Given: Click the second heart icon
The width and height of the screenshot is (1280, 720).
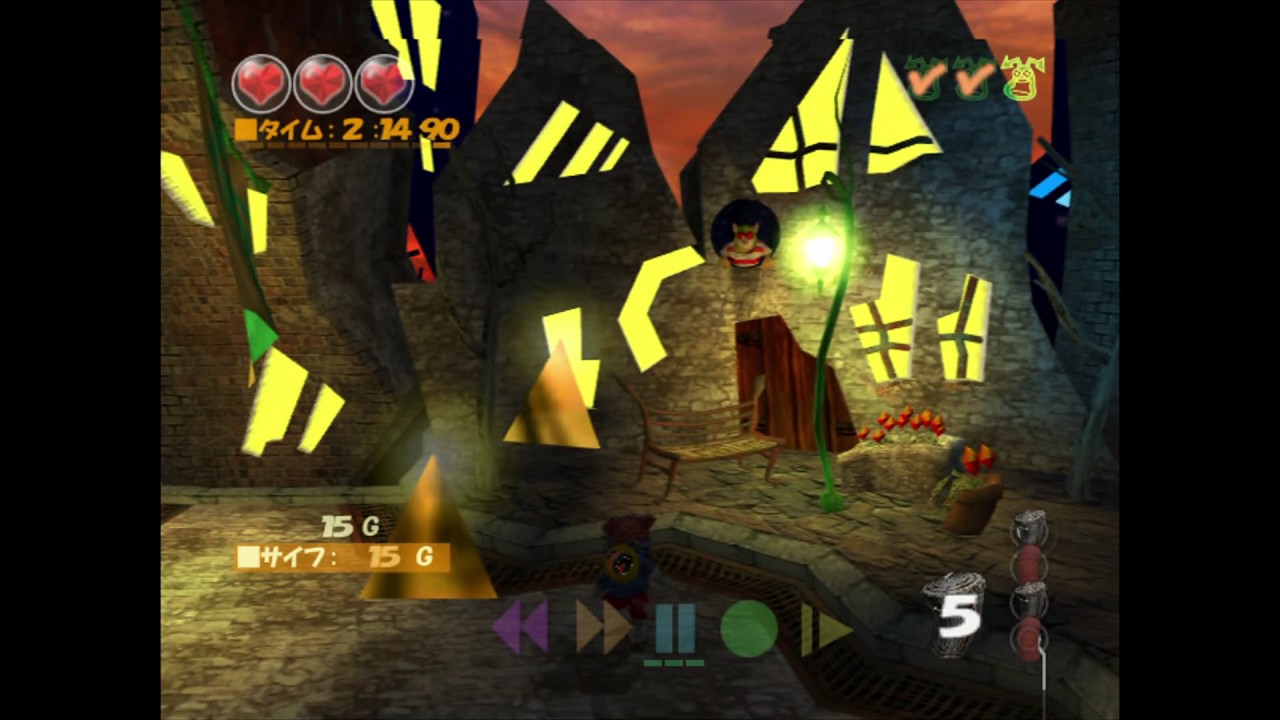Looking at the screenshot, I should pos(323,83).
